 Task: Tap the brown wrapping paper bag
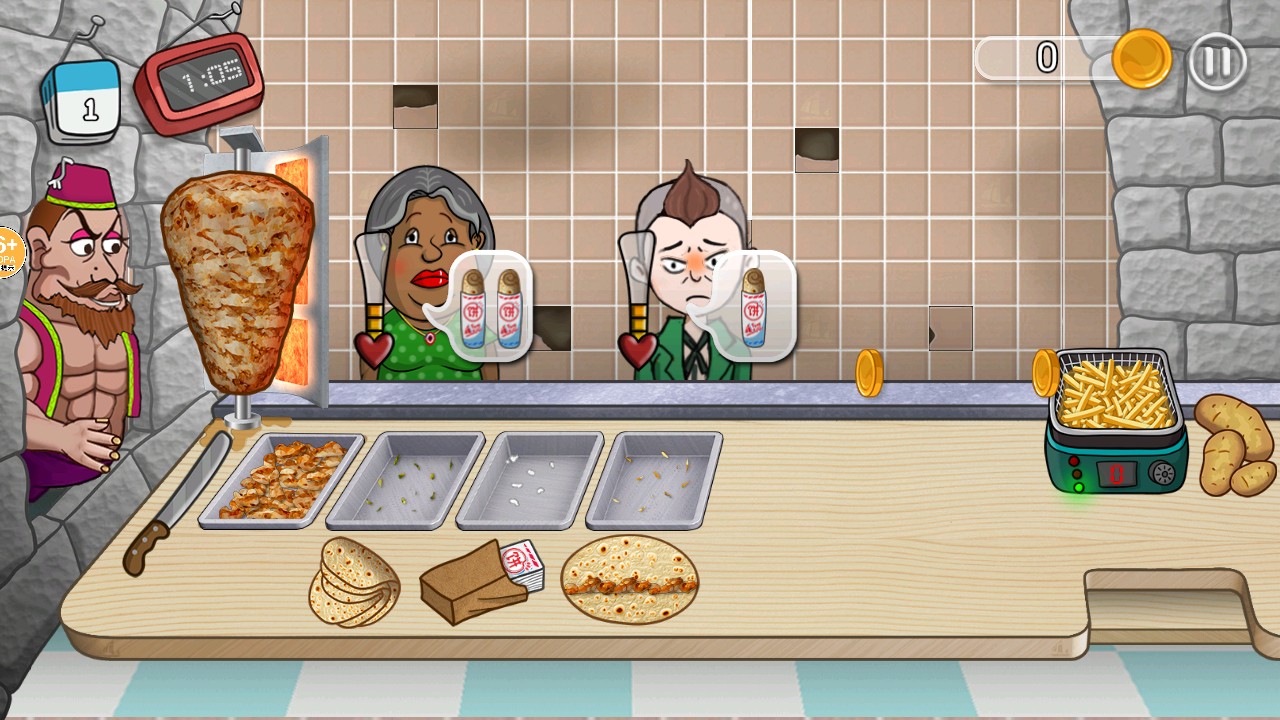coord(475,583)
